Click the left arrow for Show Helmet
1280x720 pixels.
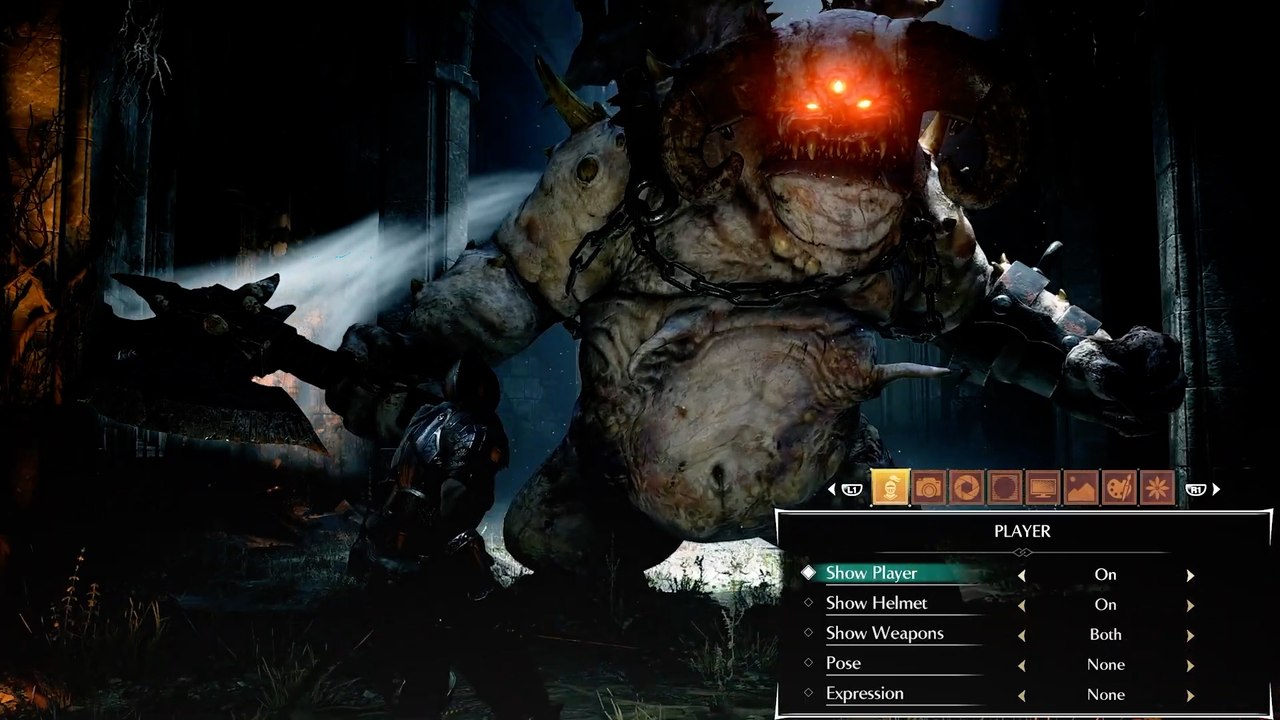pos(1021,605)
